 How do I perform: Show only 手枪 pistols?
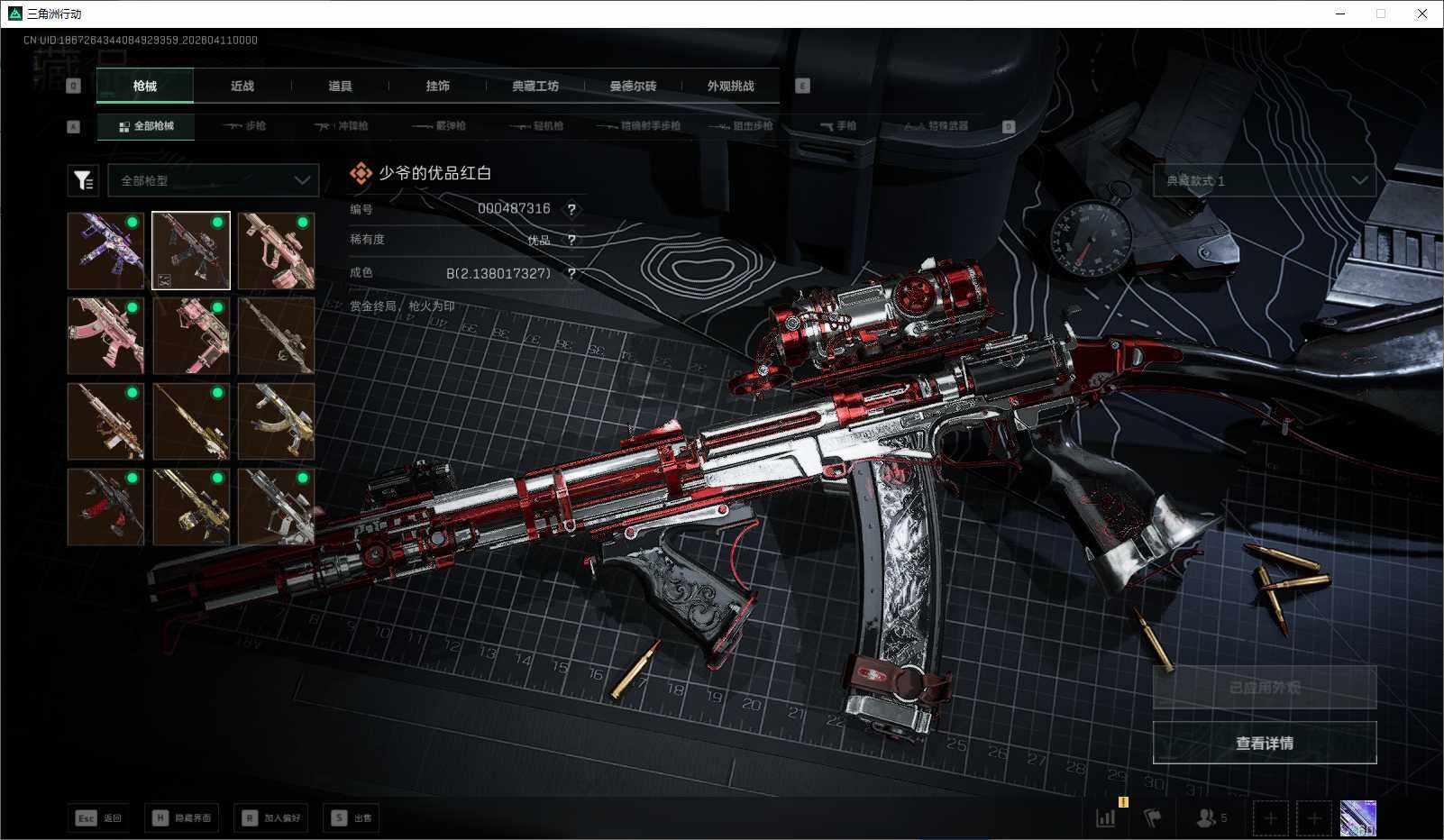point(838,126)
